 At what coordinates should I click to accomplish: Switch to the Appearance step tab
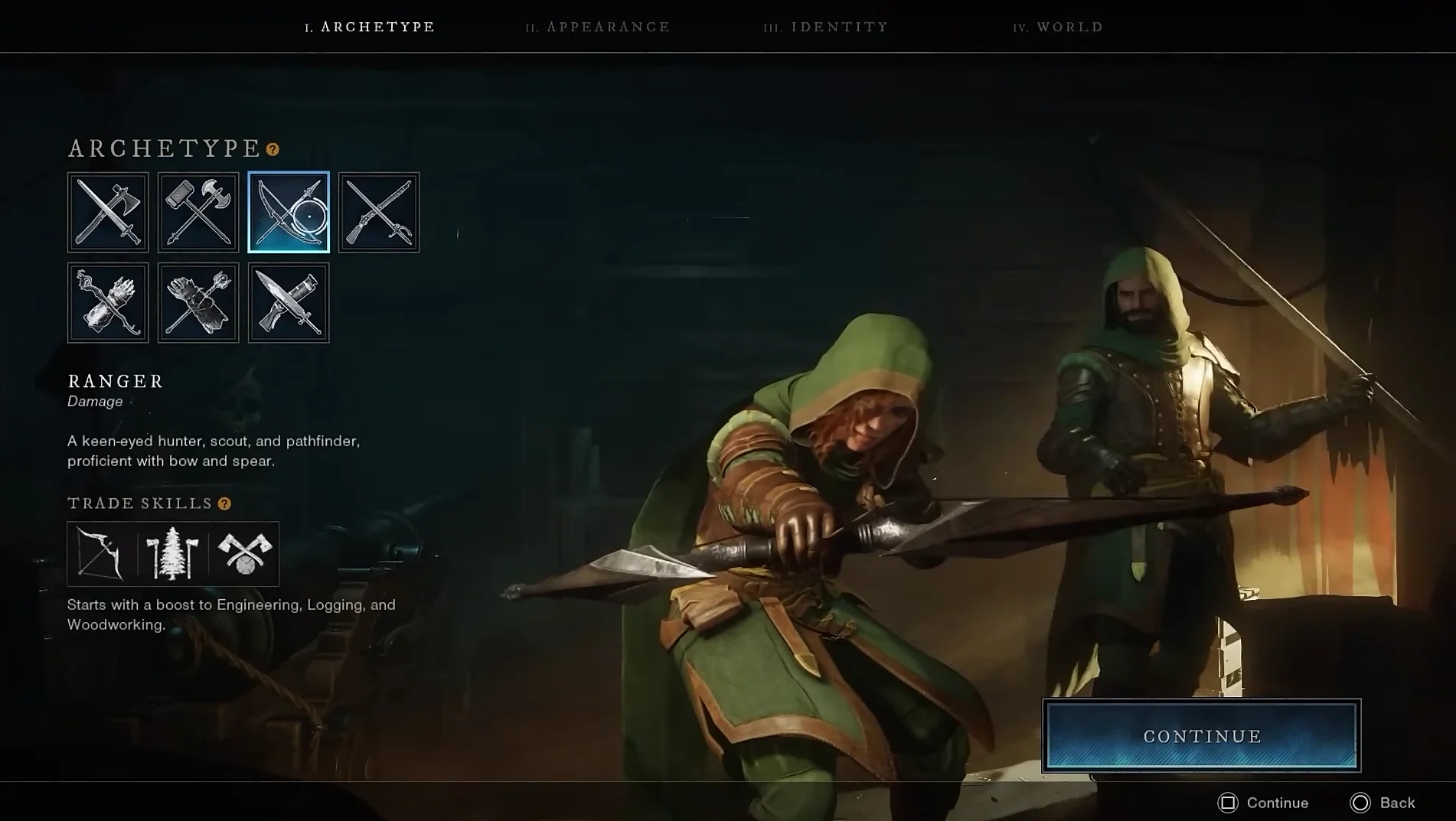coord(599,27)
